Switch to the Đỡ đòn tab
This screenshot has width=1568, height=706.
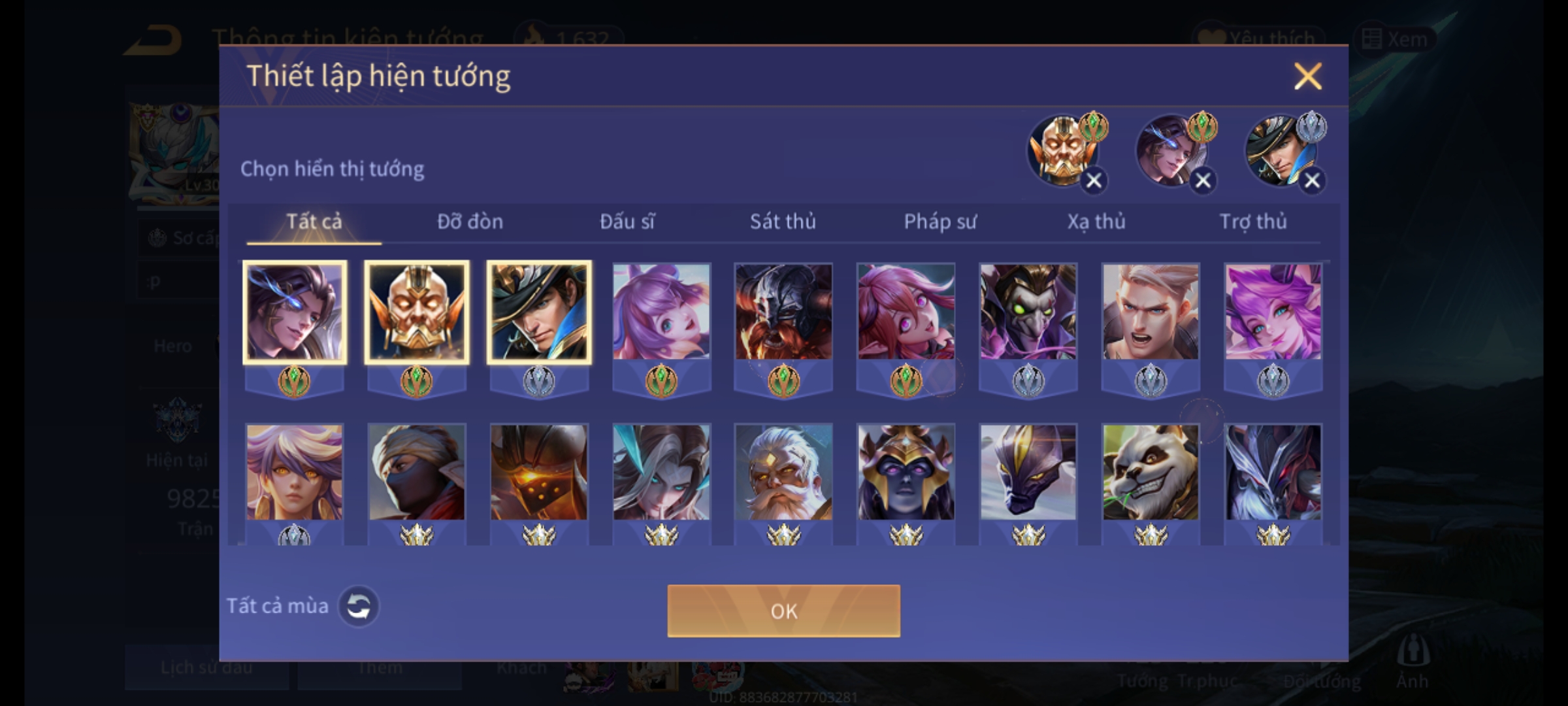point(470,222)
